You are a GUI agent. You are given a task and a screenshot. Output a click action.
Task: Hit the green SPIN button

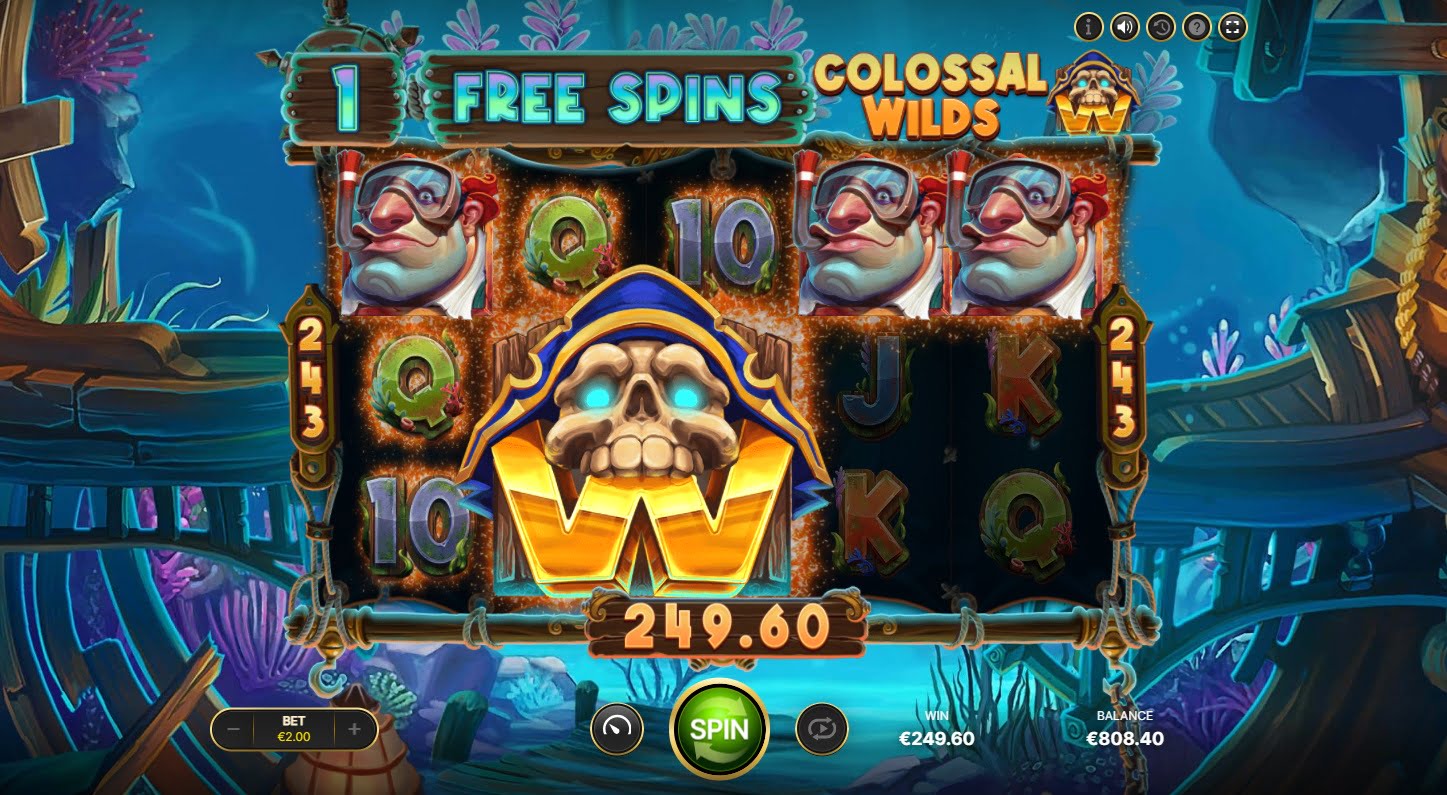tap(719, 728)
